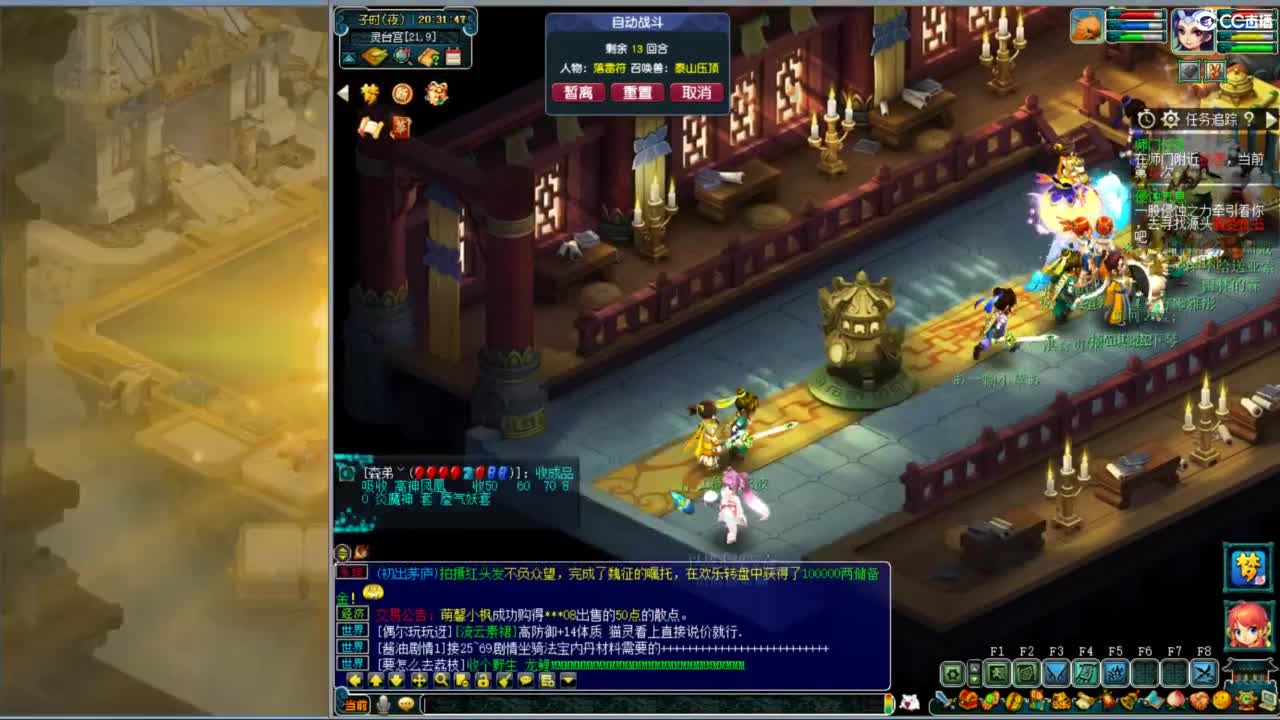Open the world map magnifier icon
Viewport: 1280px width, 720px height.
[x=401, y=56]
